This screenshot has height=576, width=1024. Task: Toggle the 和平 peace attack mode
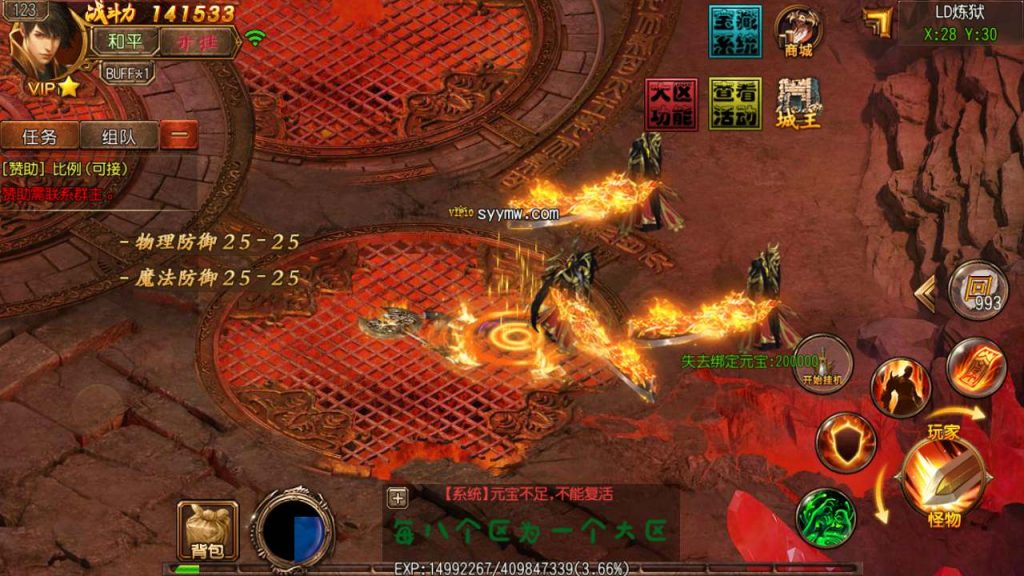(x=125, y=42)
